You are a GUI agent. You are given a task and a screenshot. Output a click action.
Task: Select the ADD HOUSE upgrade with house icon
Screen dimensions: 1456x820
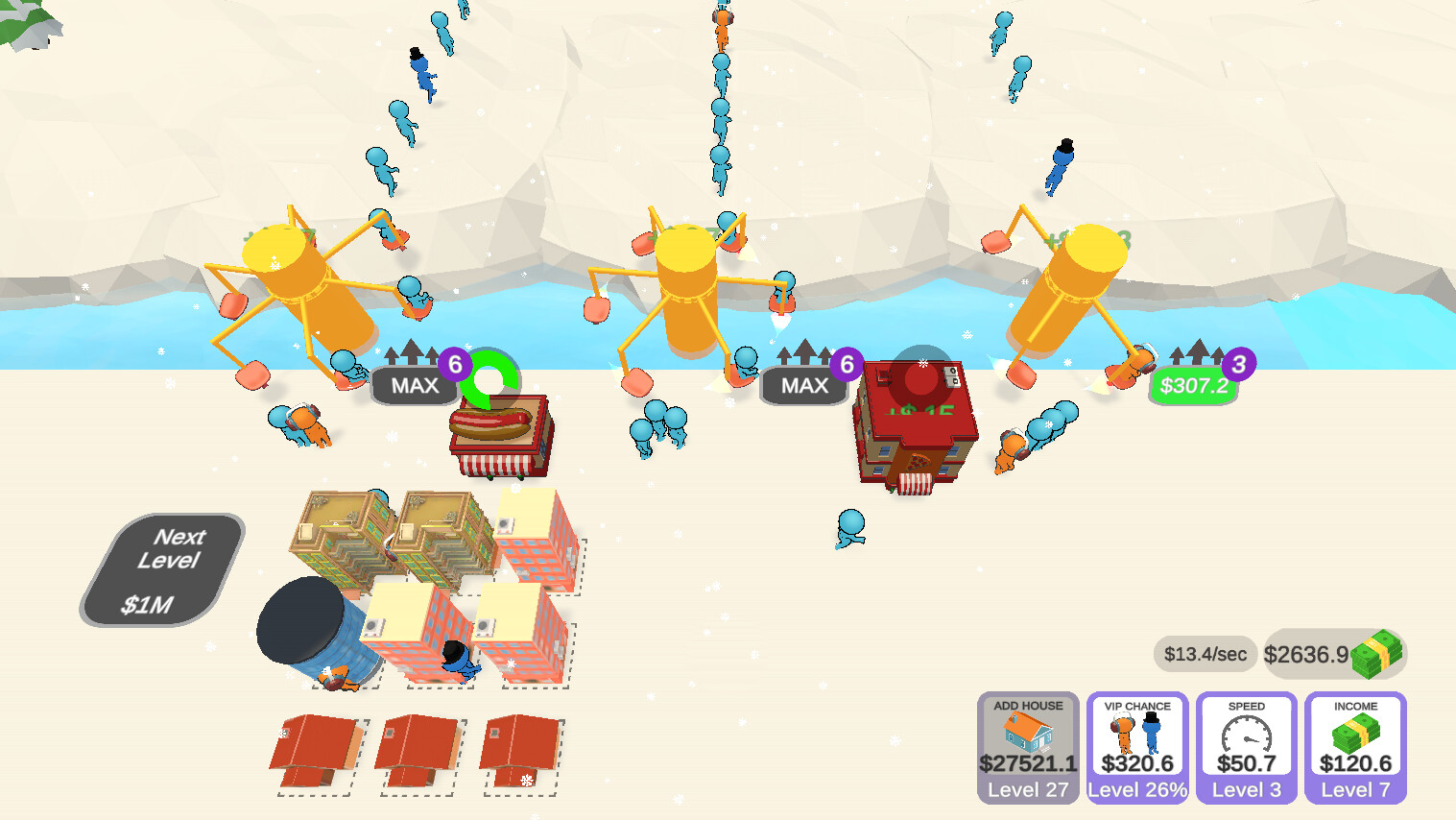(1026, 749)
